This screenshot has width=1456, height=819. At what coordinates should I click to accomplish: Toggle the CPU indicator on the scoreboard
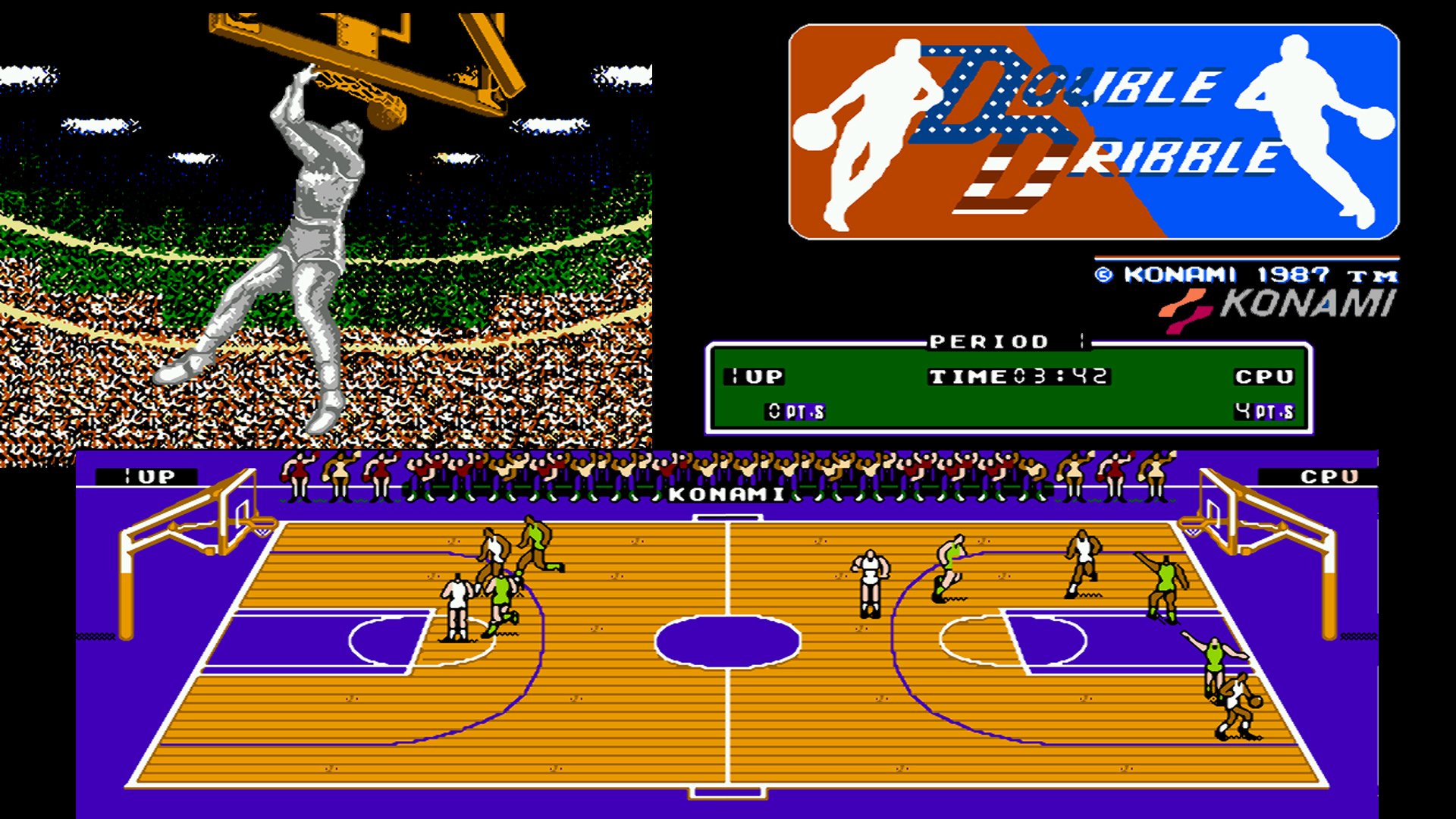[1263, 376]
